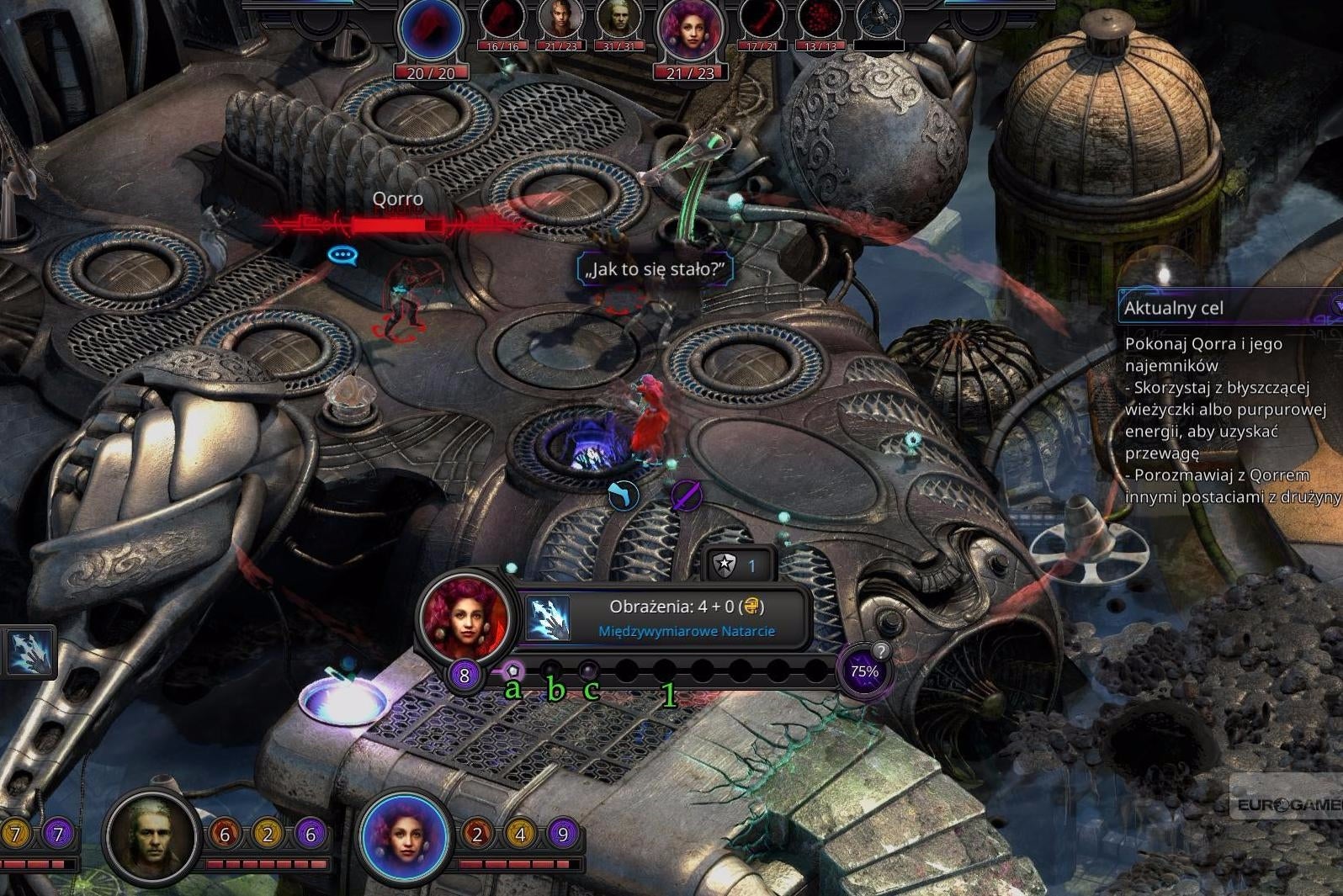The image size is (1343, 896).
Task: Select the Międzywymiarowe Natarcie ability icon
Action: pos(548,618)
